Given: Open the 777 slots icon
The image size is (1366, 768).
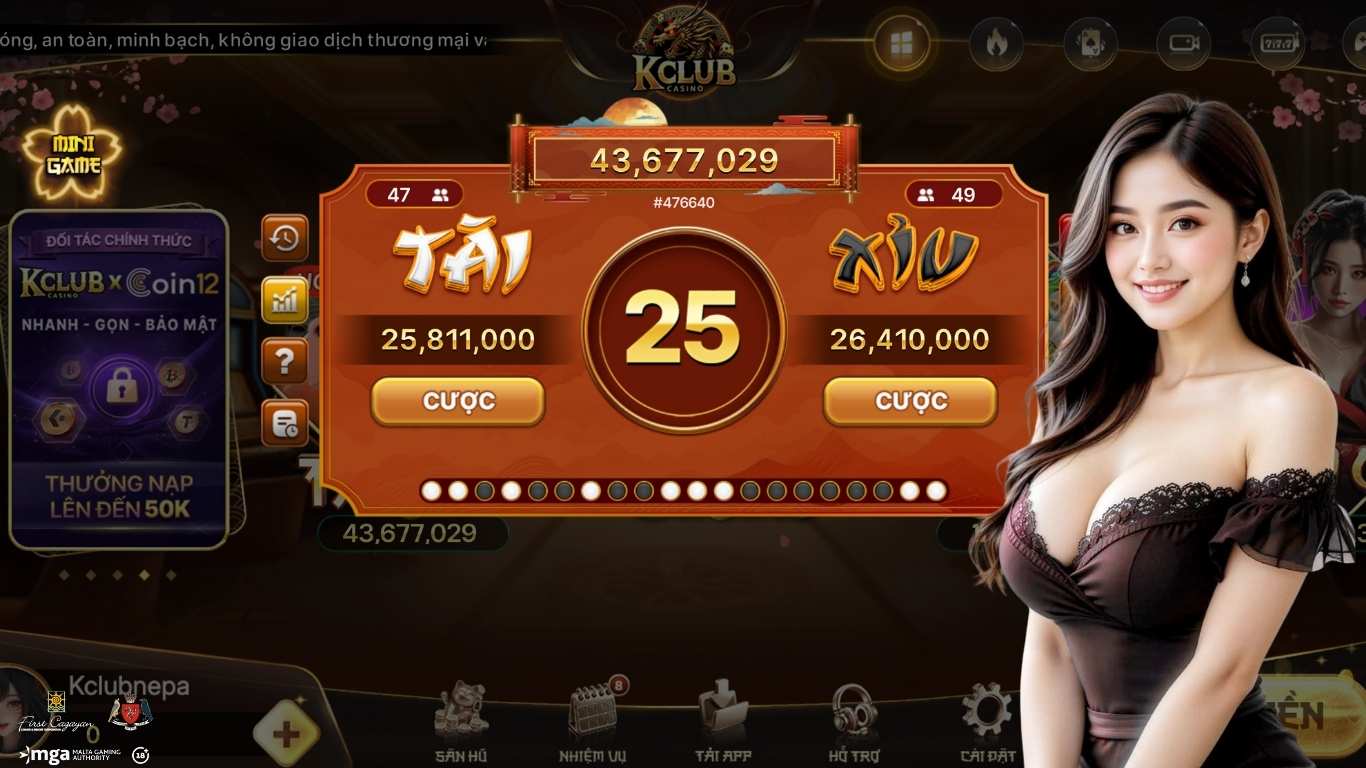Looking at the screenshot, I should (1276, 43).
